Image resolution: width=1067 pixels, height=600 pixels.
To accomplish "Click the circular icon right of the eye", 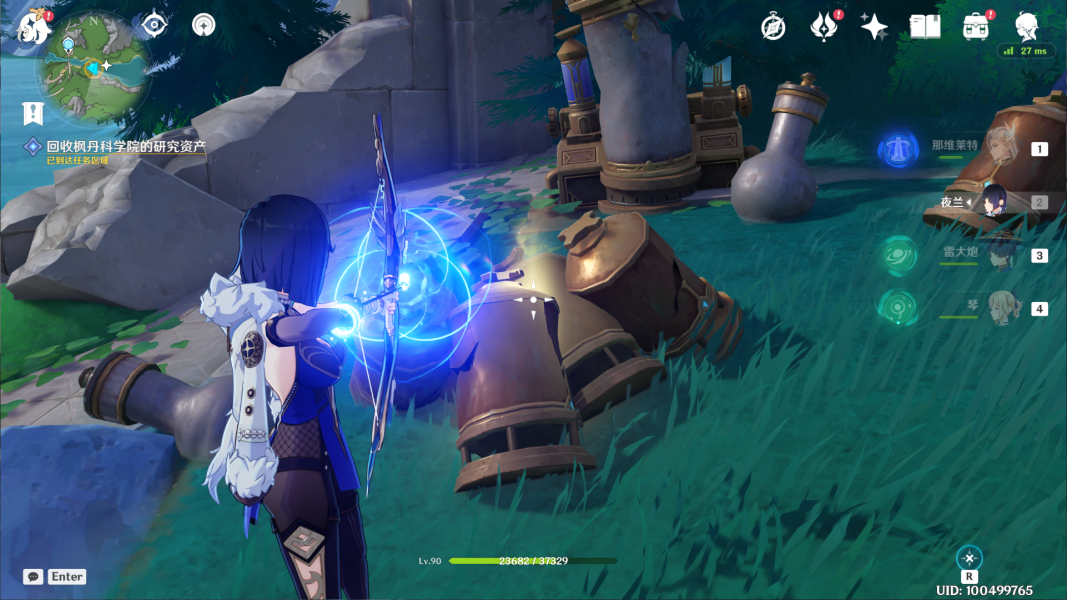I will pyautogui.click(x=204, y=24).
